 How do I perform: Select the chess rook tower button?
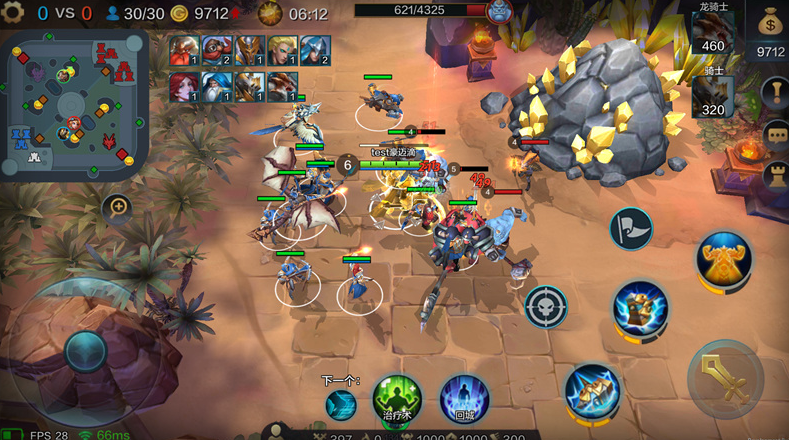[775, 176]
